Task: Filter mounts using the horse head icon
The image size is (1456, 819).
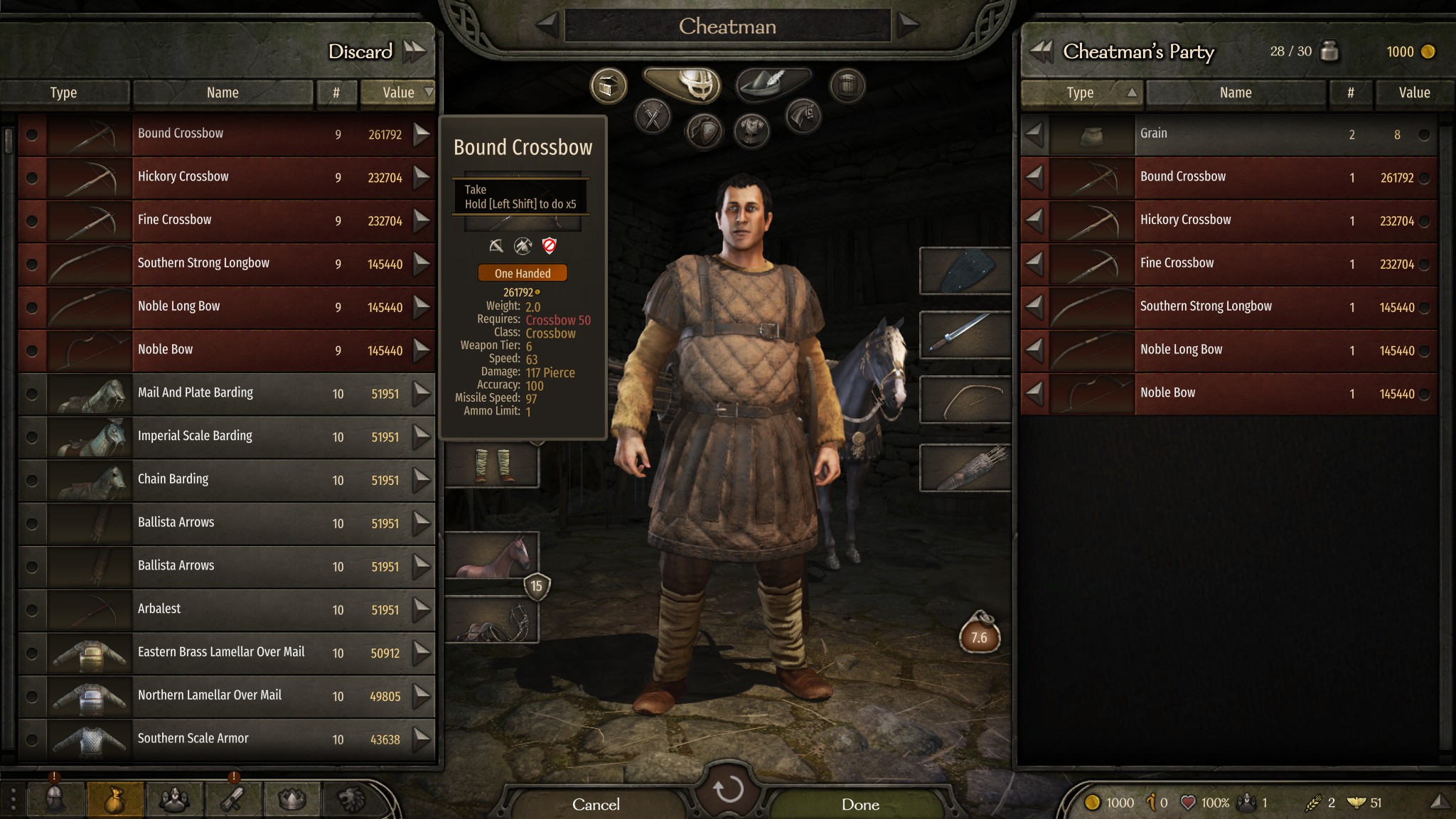Action: click(805, 116)
